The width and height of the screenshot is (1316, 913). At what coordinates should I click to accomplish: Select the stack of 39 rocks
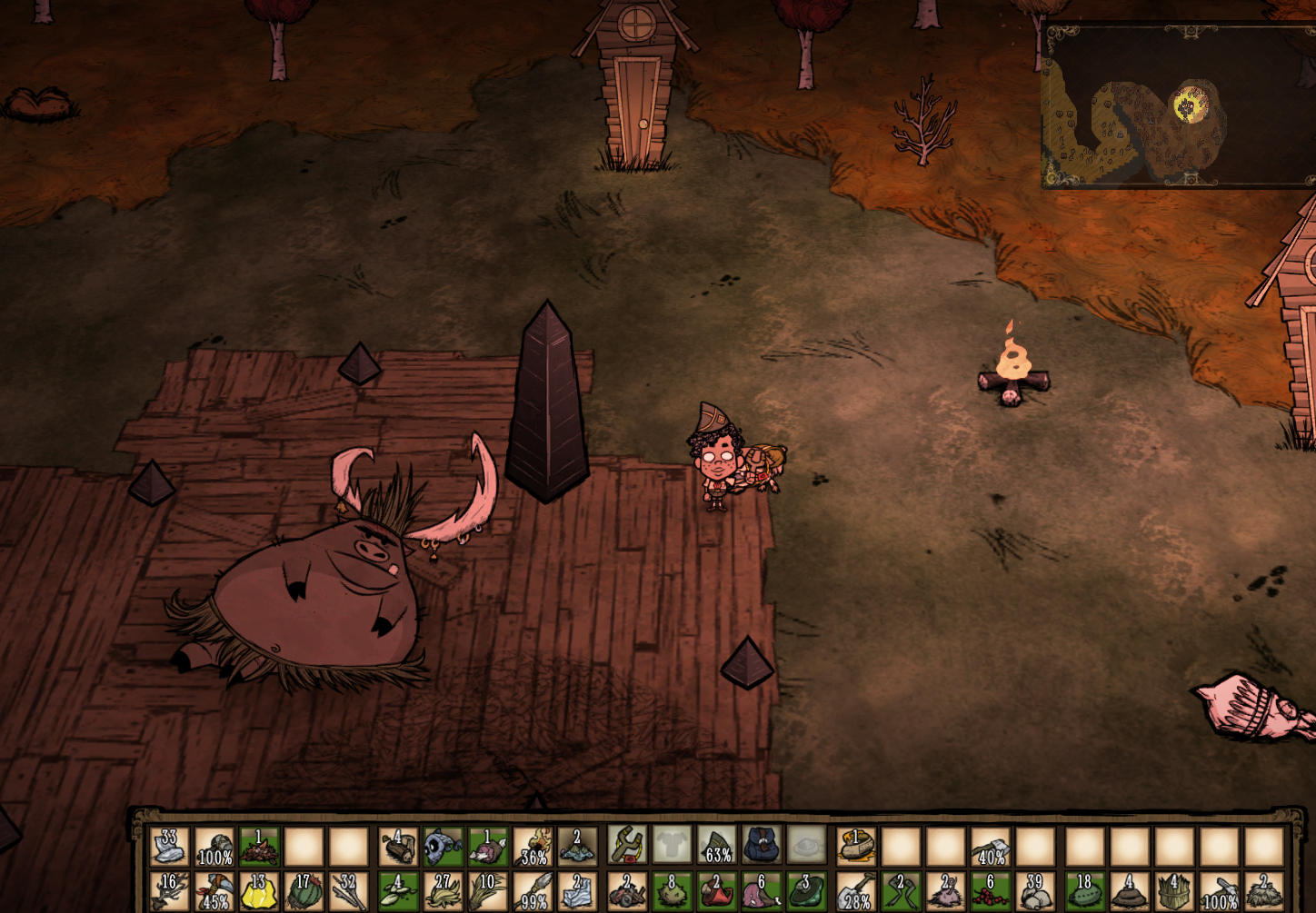point(1035,891)
